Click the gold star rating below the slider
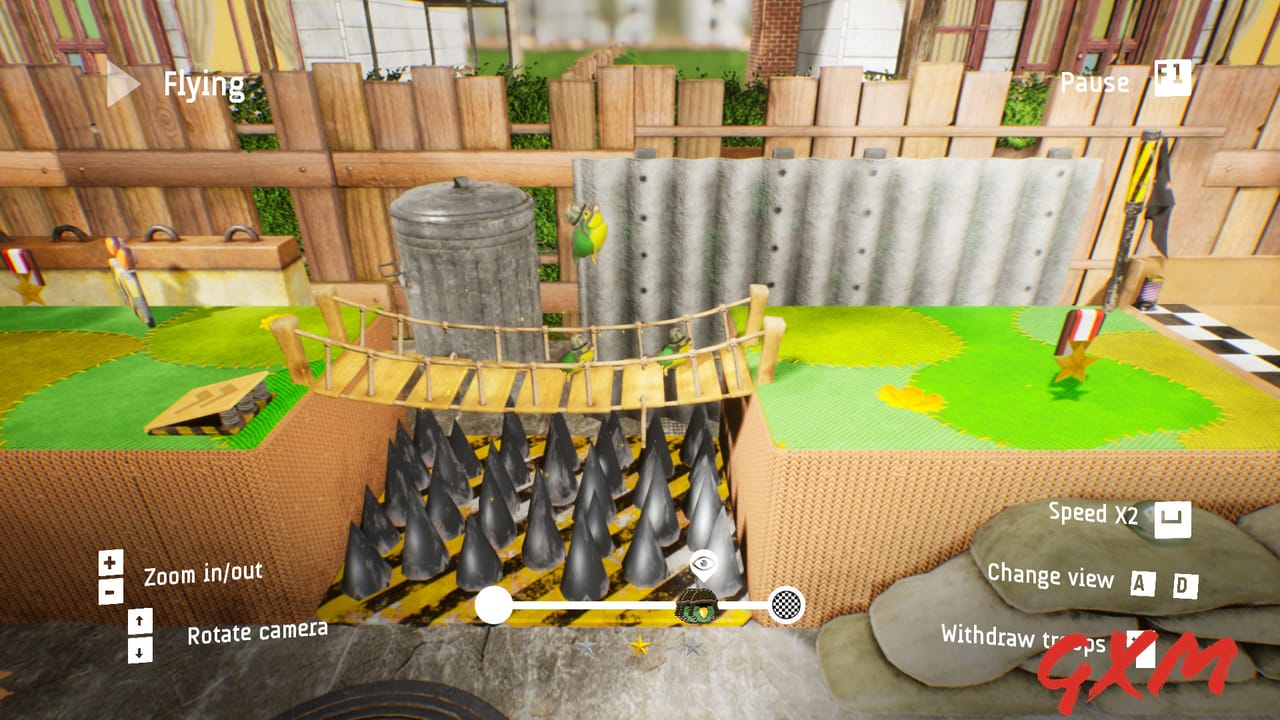This screenshot has height=720, width=1280. (x=638, y=646)
